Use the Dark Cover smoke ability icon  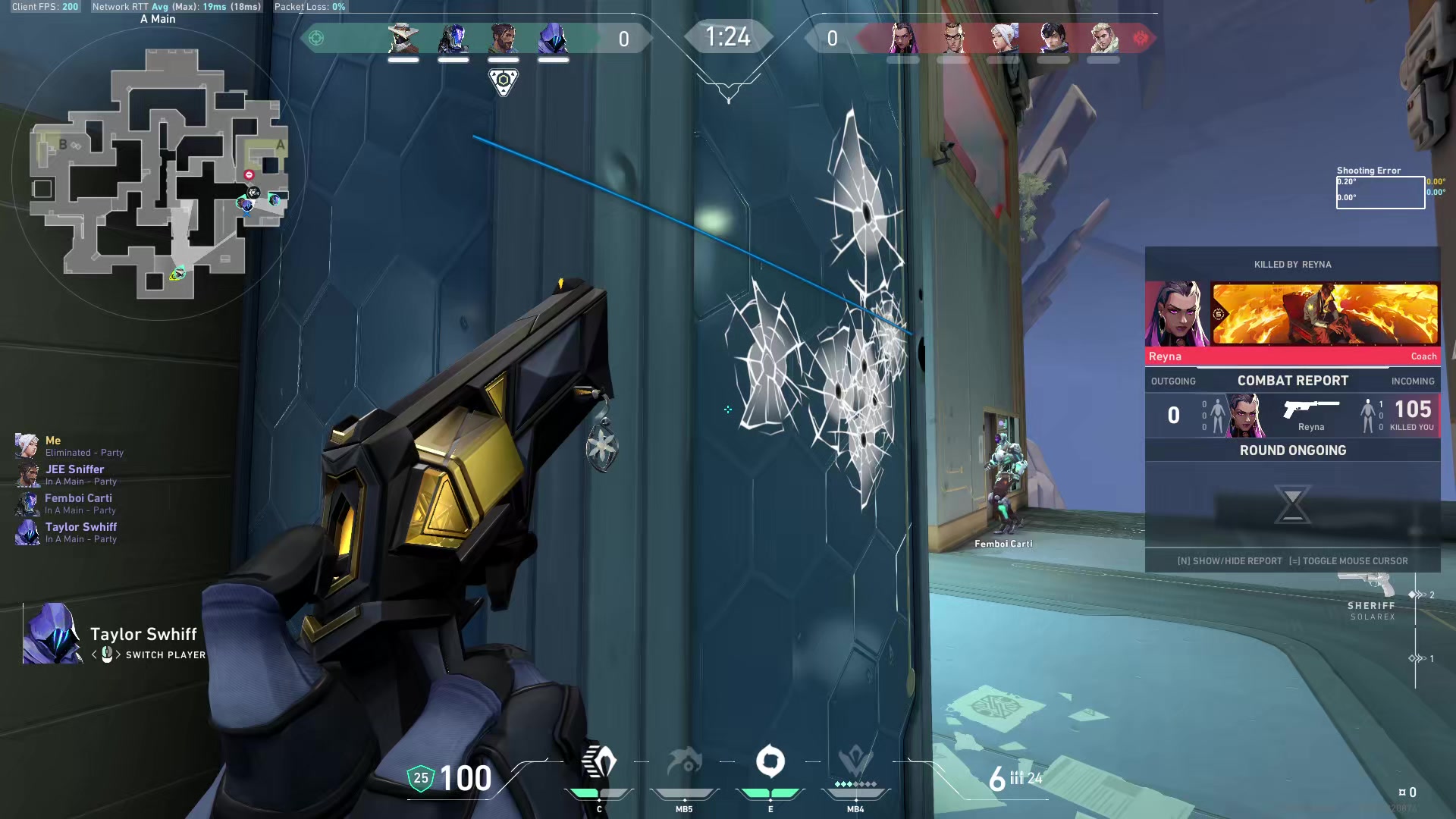pos(770,763)
